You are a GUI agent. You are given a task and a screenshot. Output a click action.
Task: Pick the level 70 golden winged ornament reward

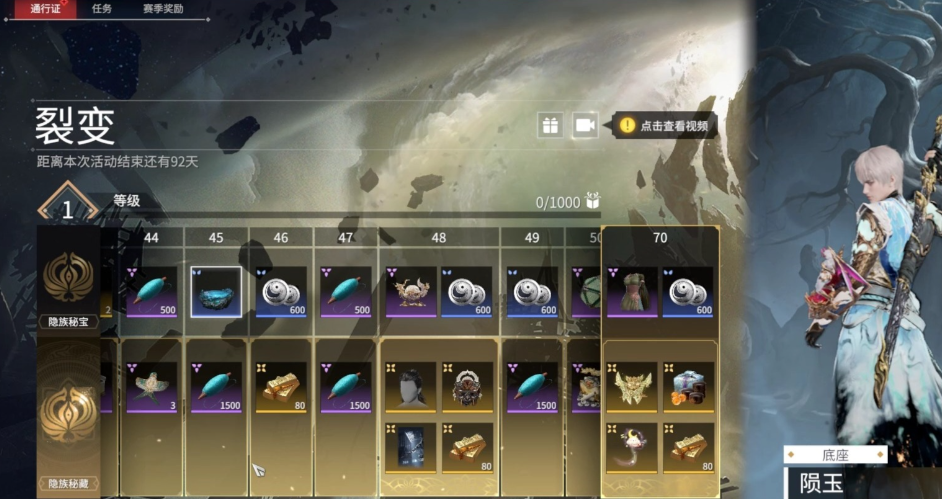632,387
